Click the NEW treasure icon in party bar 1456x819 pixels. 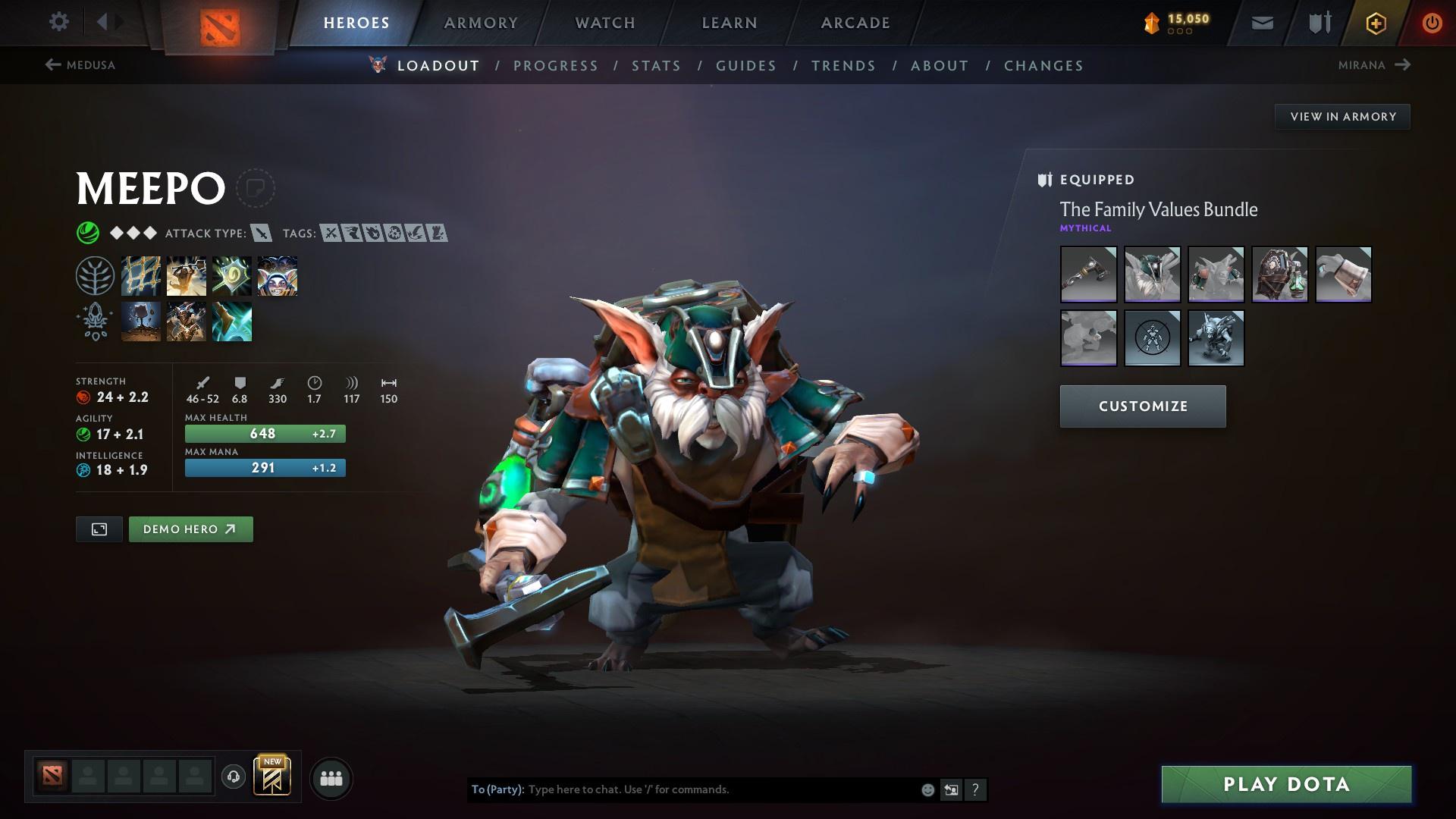[271, 777]
